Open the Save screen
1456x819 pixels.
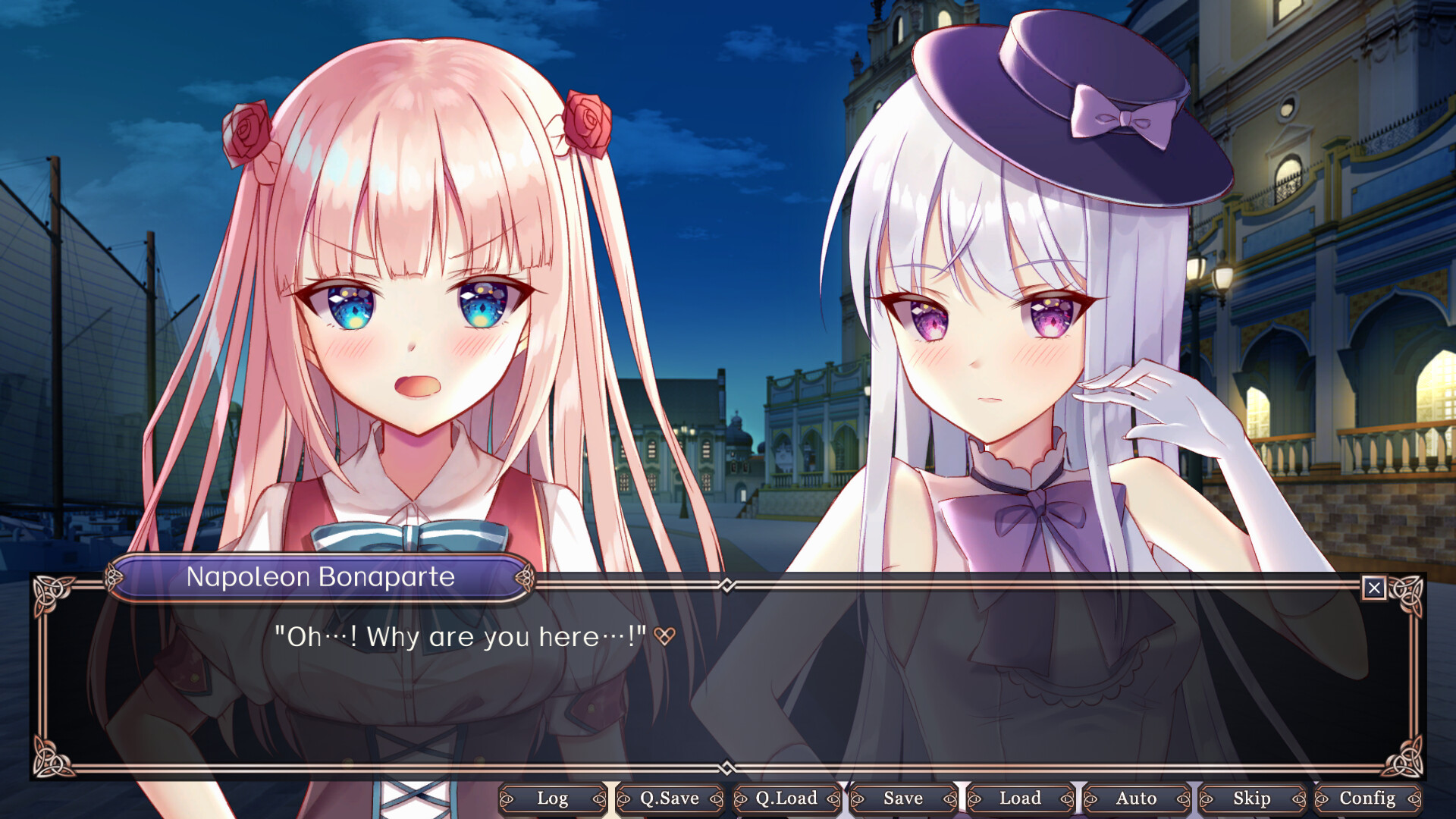pos(902,799)
